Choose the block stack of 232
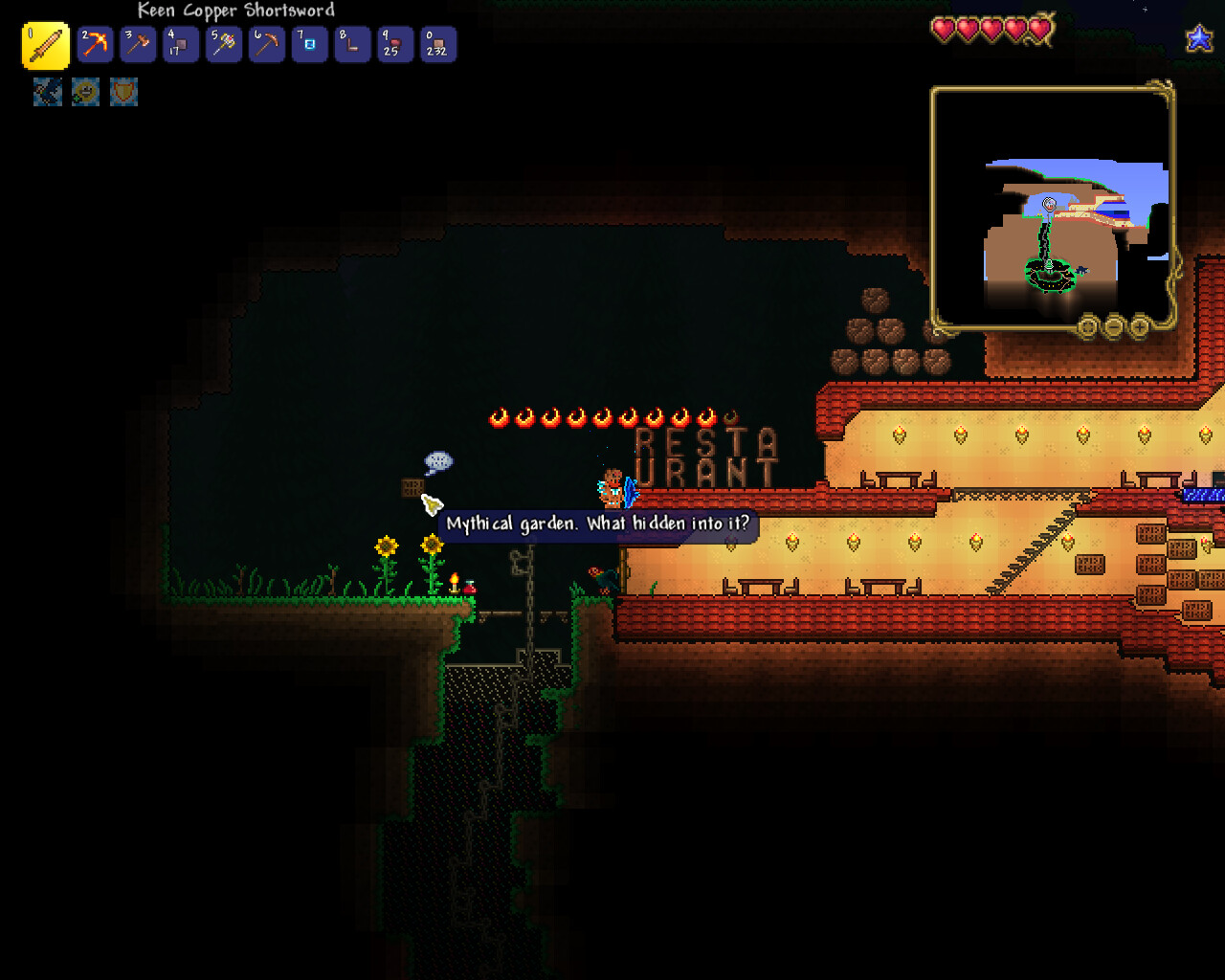 click(438, 45)
